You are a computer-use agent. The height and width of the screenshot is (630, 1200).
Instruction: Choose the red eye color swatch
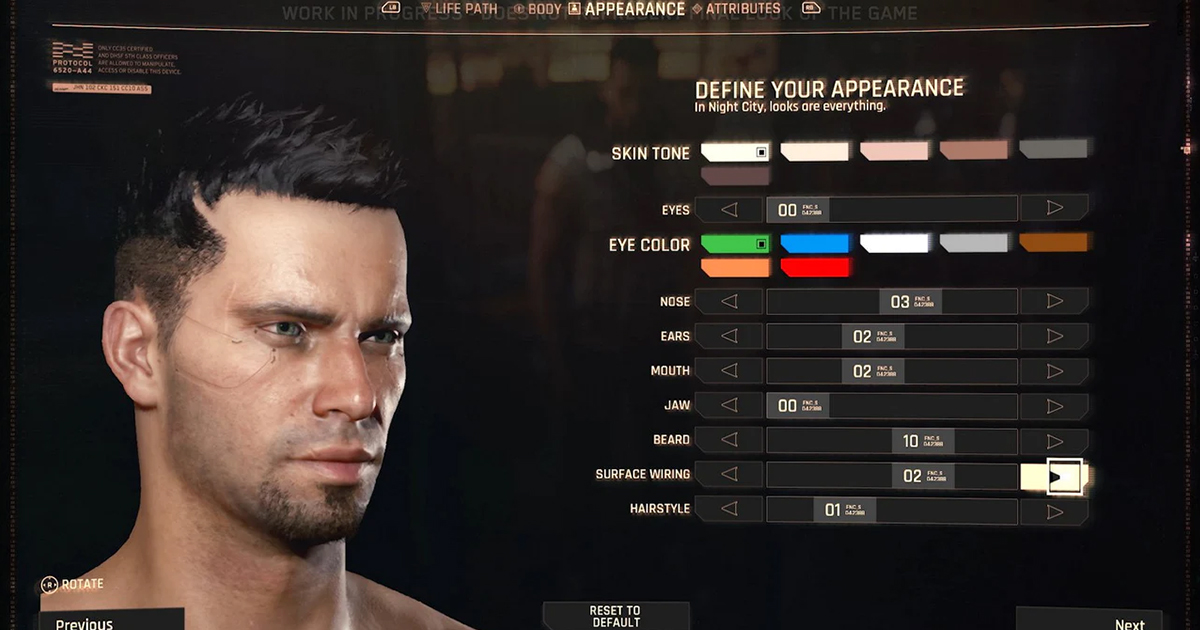point(814,268)
